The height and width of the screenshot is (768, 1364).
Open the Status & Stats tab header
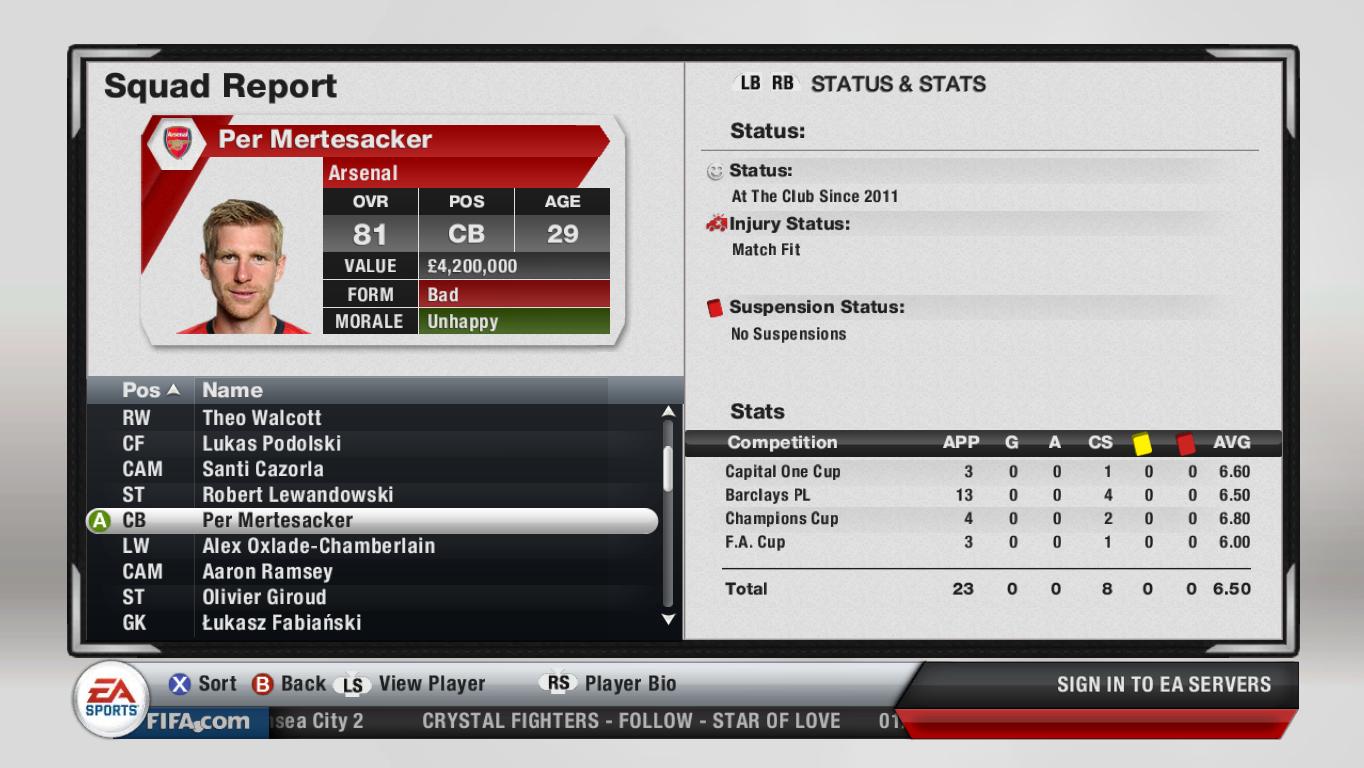(x=897, y=85)
